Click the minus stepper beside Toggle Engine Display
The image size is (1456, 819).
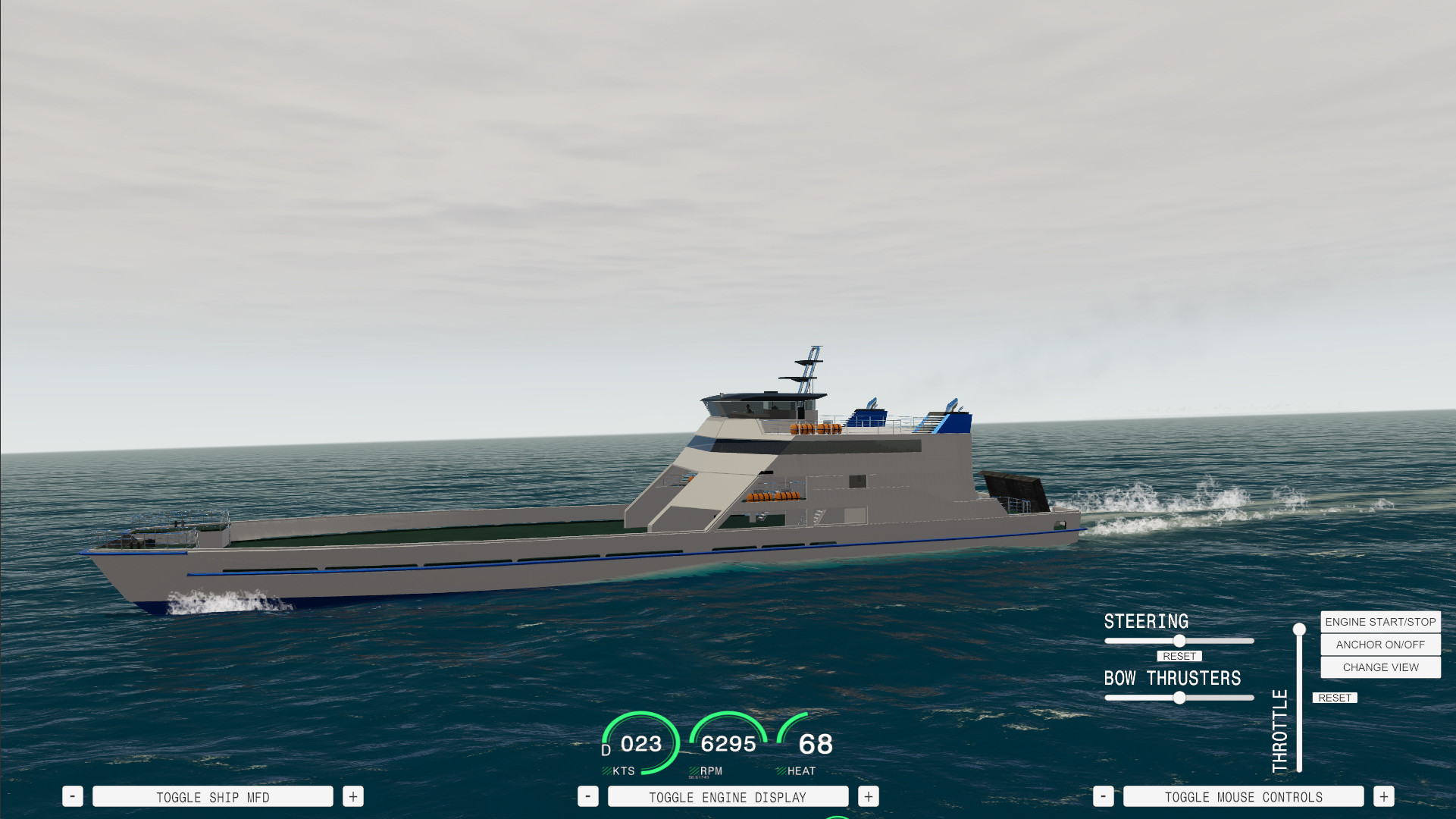click(587, 796)
